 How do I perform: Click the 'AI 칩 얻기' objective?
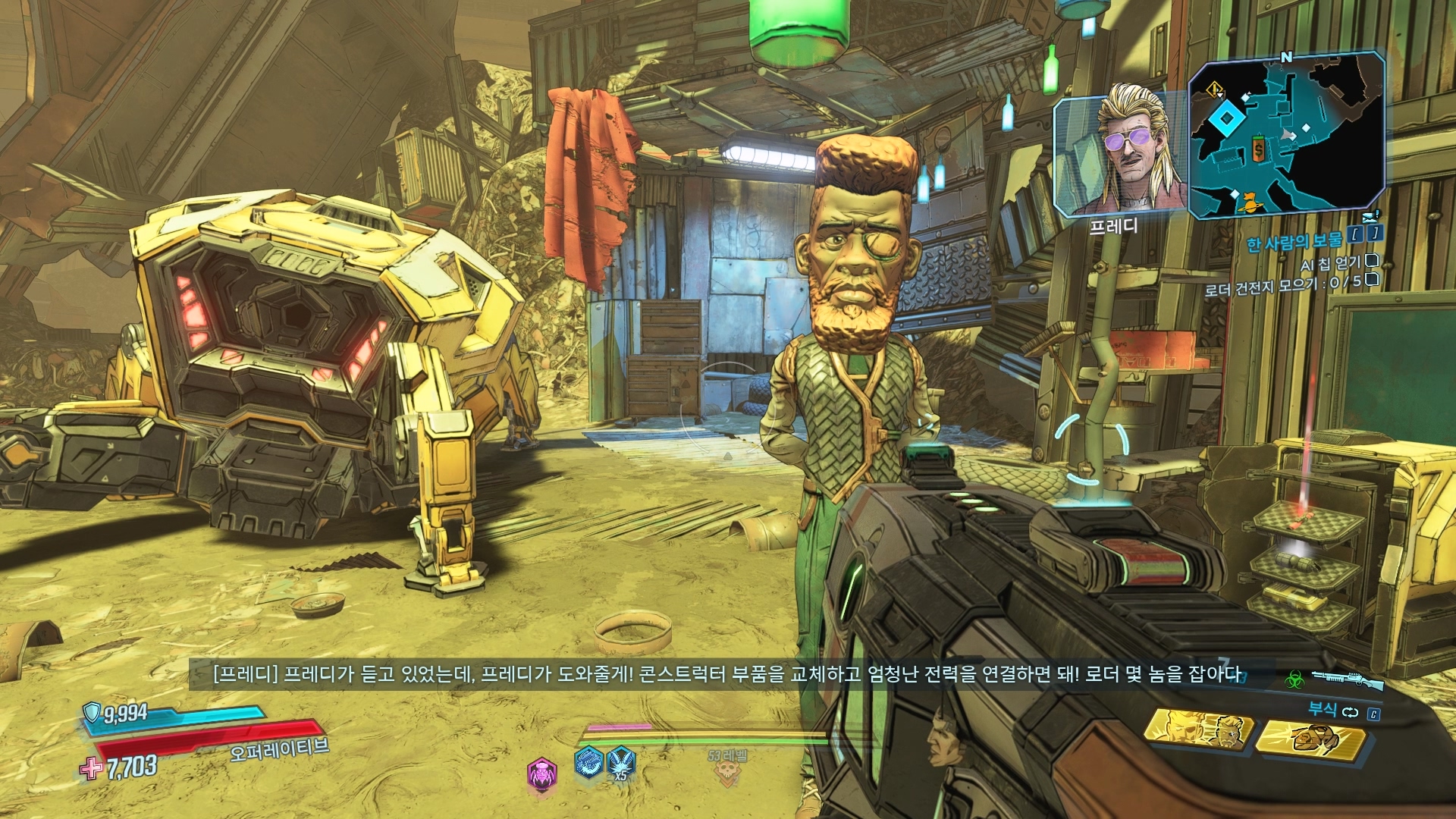(x=1331, y=264)
